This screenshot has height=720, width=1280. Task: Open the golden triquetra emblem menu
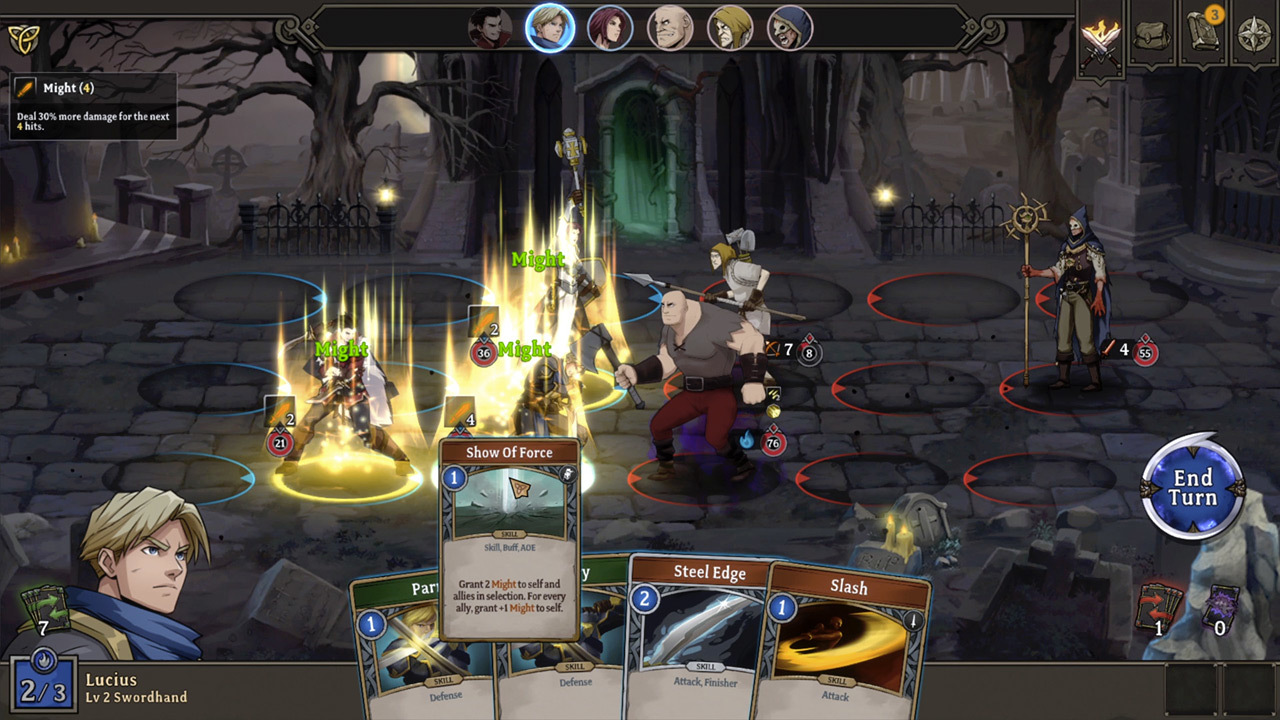(22, 39)
